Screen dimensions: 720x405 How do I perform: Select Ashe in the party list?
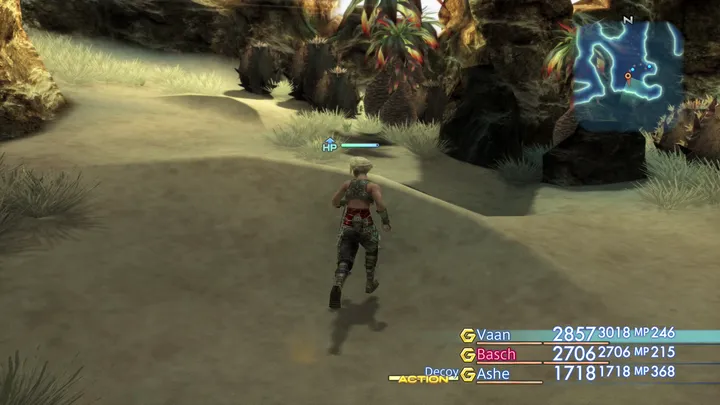pyautogui.click(x=493, y=374)
